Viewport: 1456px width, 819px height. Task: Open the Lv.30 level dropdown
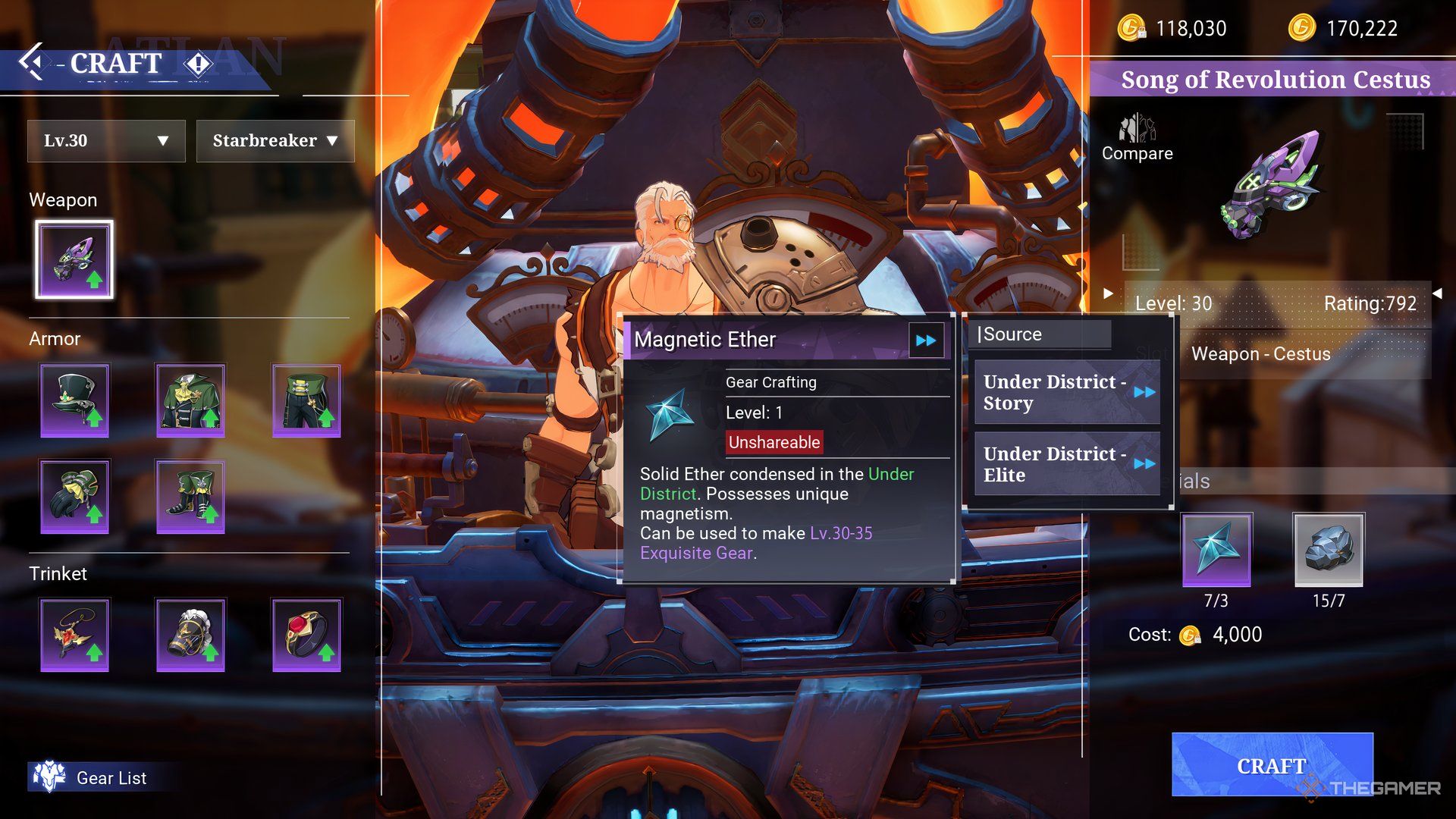pyautogui.click(x=106, y=141)
